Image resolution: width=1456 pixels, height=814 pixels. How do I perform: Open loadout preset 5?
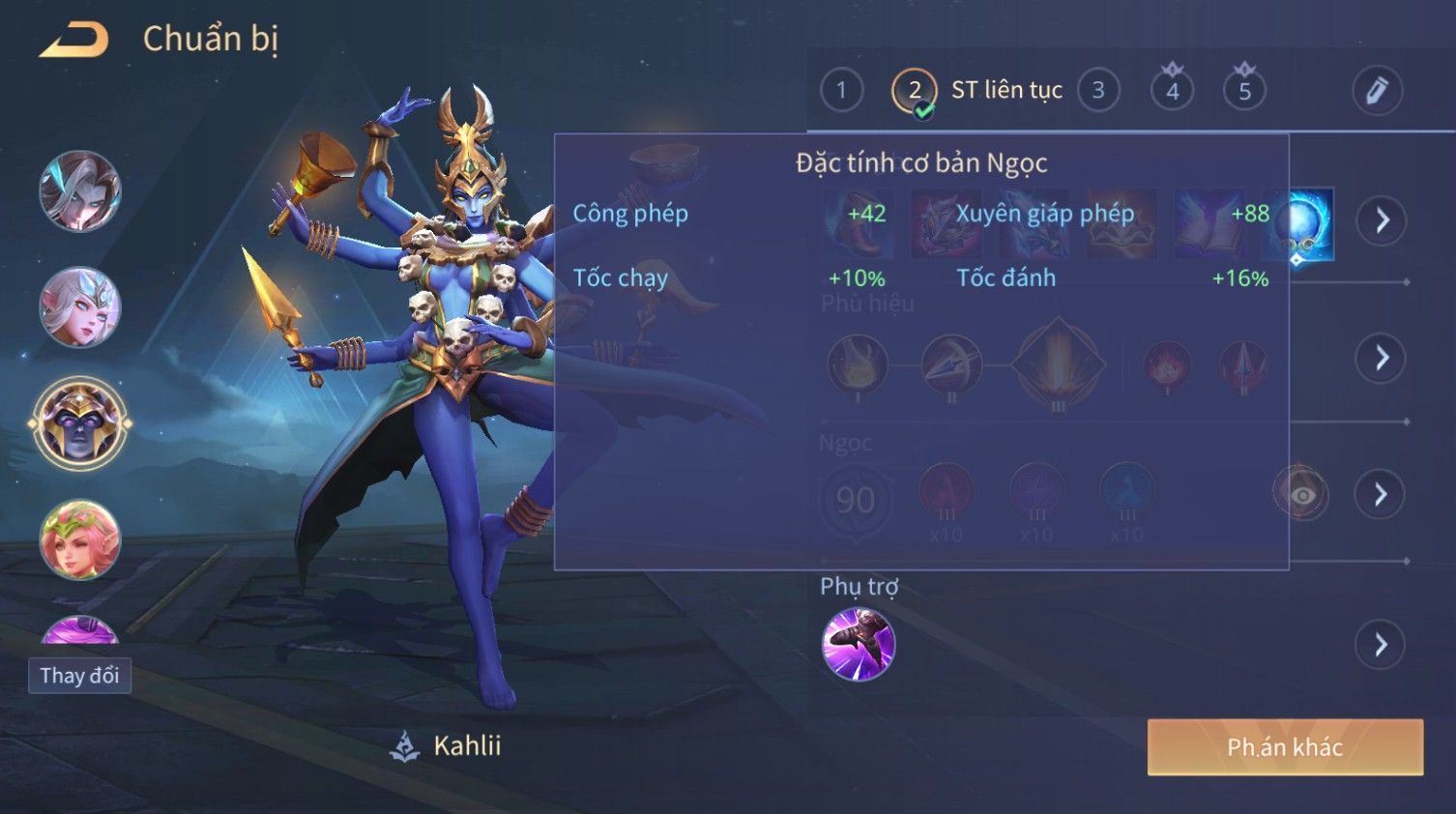[1244, 91]
